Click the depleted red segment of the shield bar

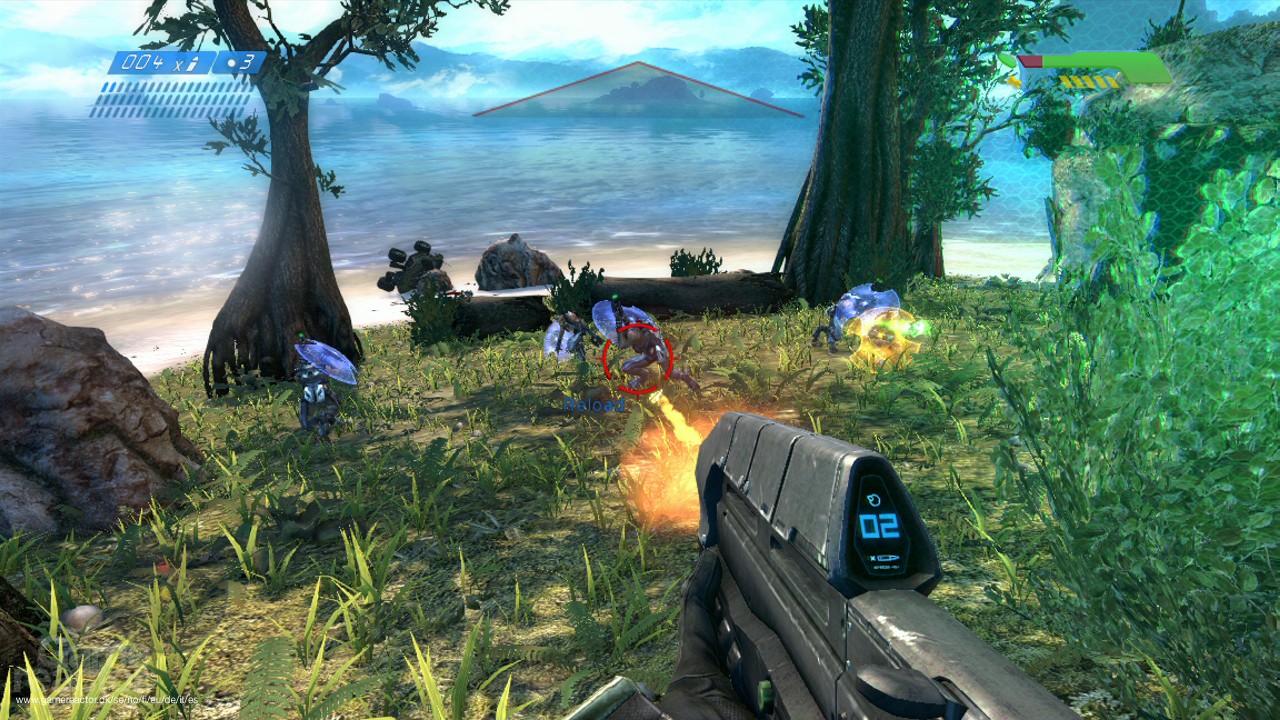pos(1030,61)
